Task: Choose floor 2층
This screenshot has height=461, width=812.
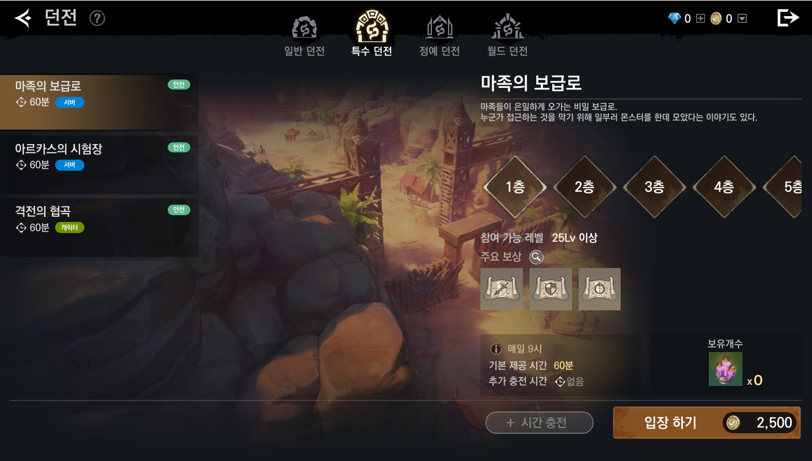Action: pos(585,187)
